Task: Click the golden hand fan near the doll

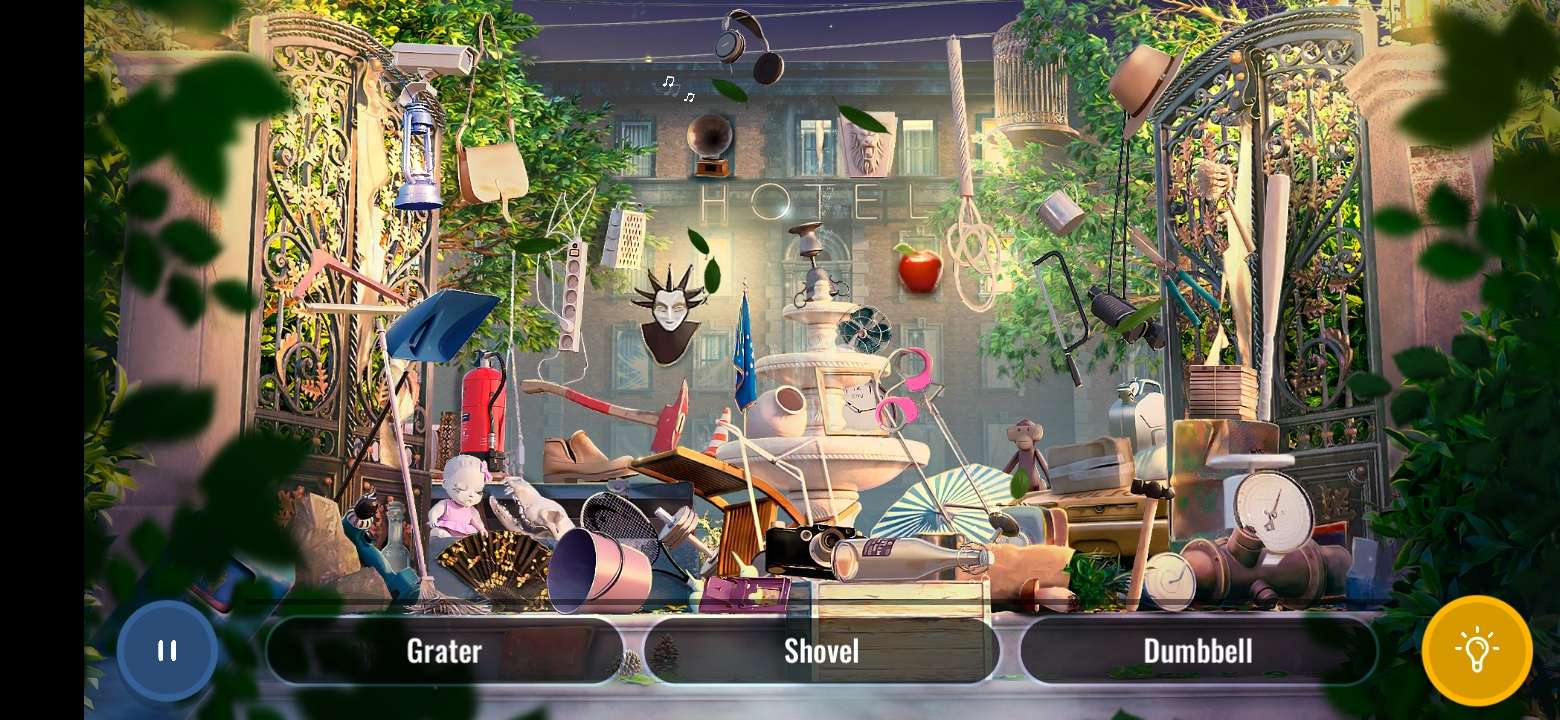Action: (x=497, y=560)
